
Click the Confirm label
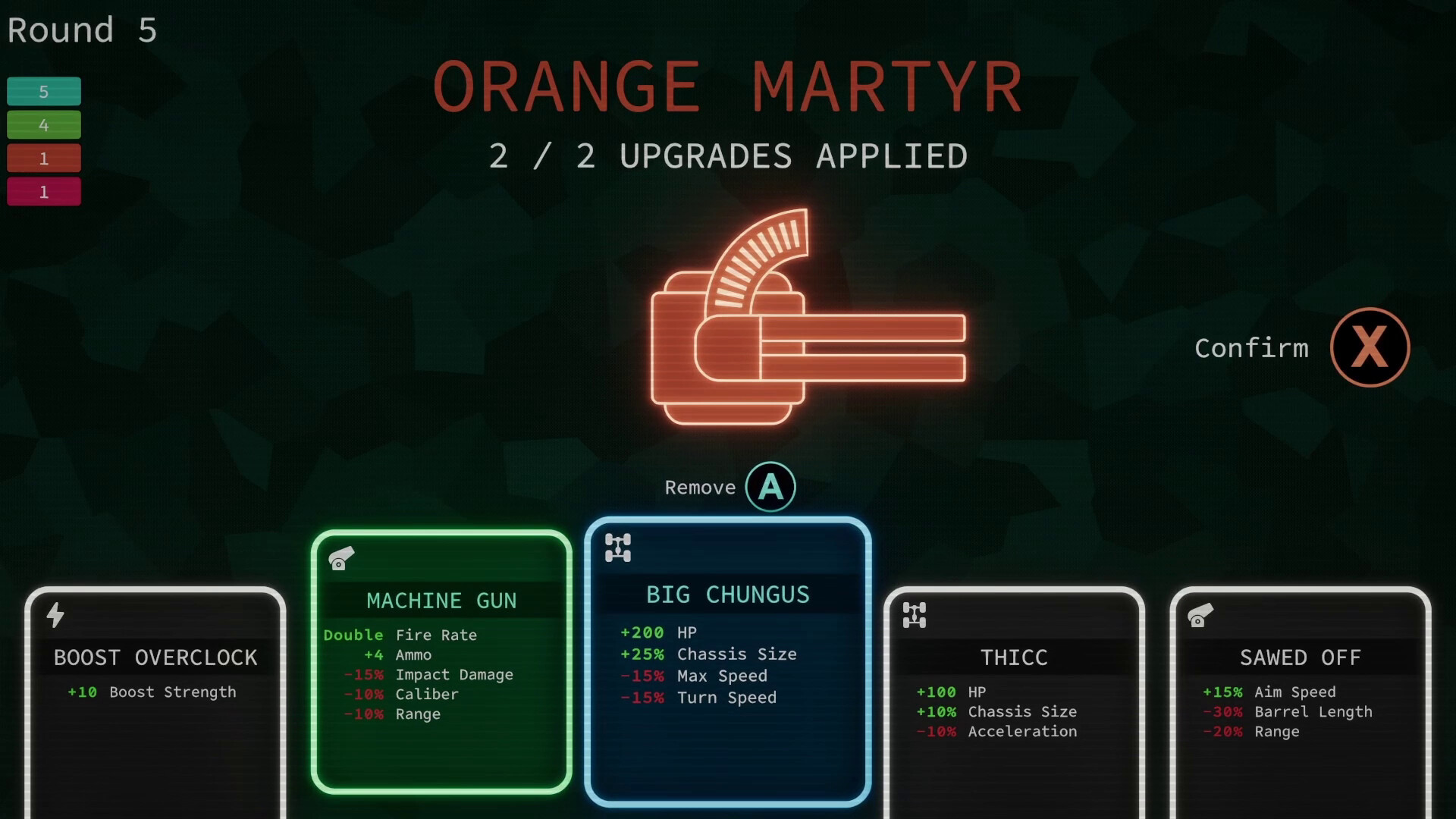point(1253,348)
